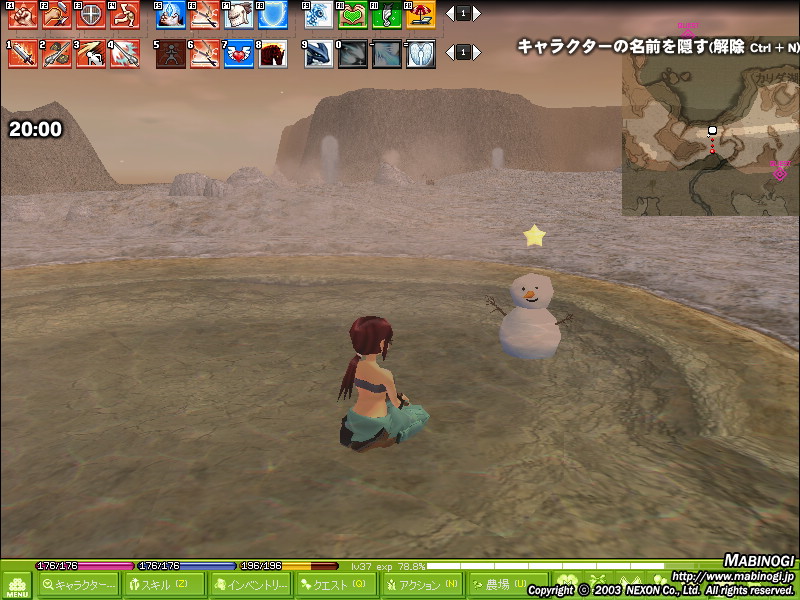Image resolution: width=800 pixels, height=600 pixels.
Task: Open the スキル (Skills) window
Action: [164, 585]
